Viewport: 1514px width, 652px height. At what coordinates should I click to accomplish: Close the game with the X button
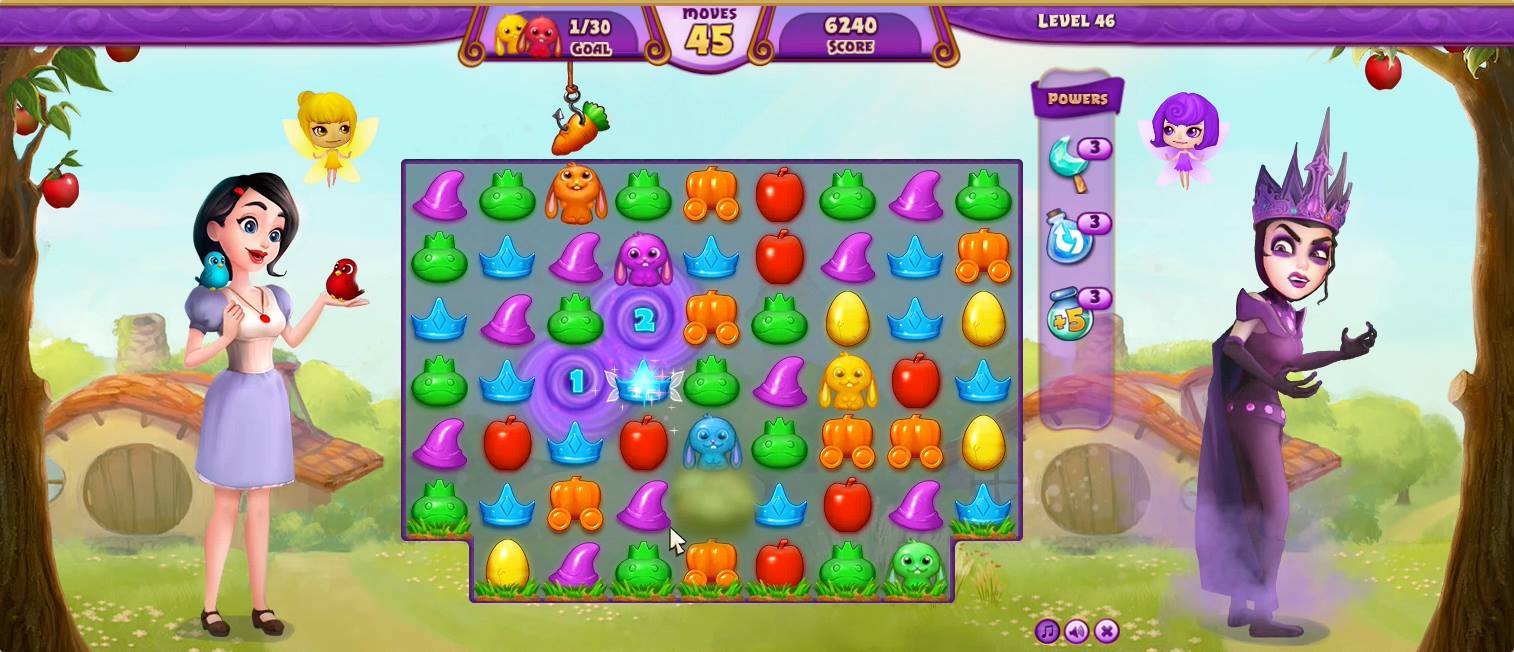(1106, 631)
